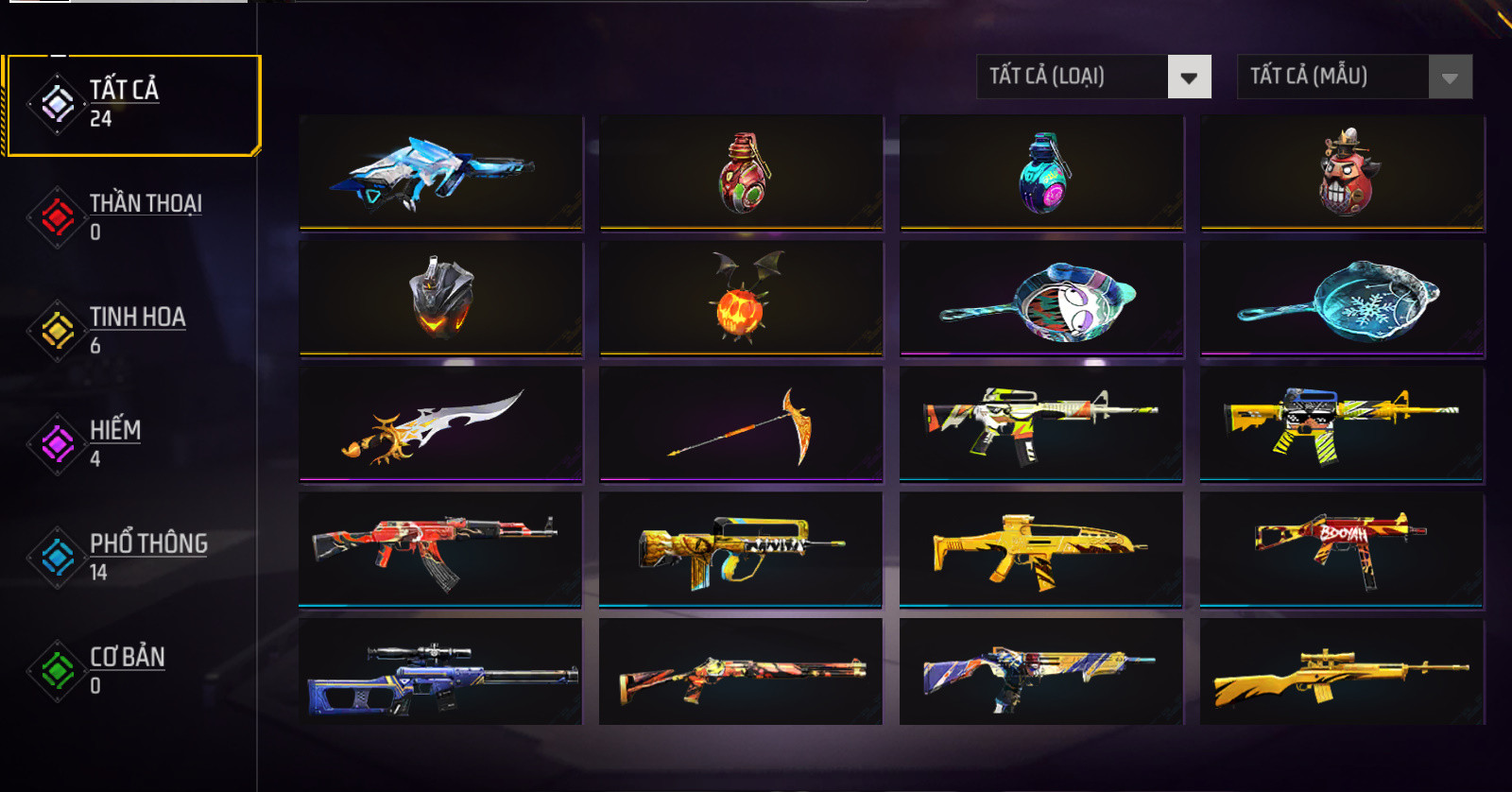Pick the dark helmet with glowing orange eyes
The width and height of the screenshot is (1512, 792).
click(x=440, y=298)
